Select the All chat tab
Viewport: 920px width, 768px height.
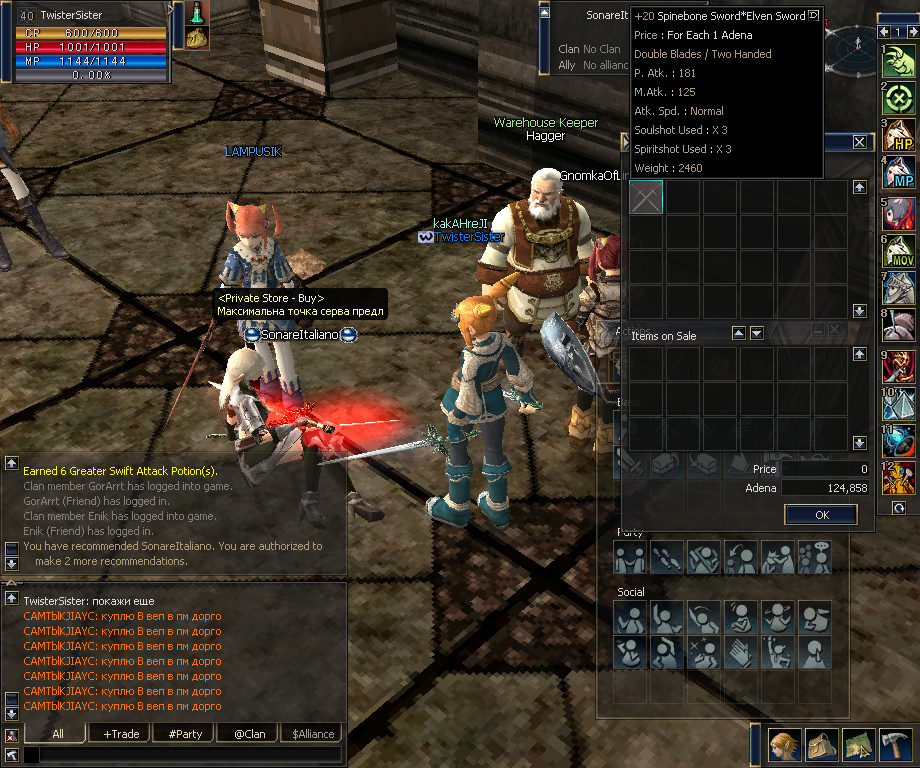tap(58, 733)
